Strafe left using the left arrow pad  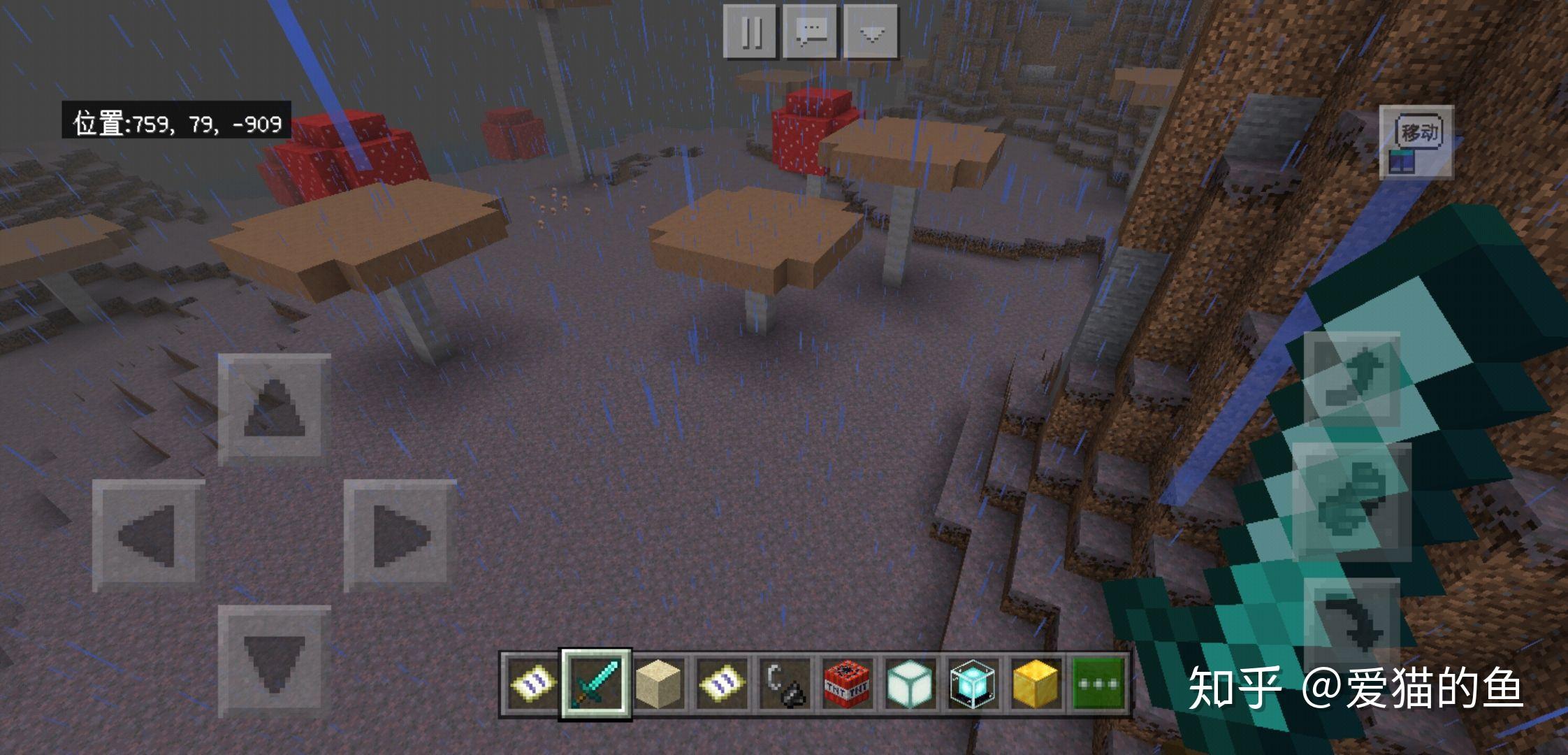coord(148,535)
